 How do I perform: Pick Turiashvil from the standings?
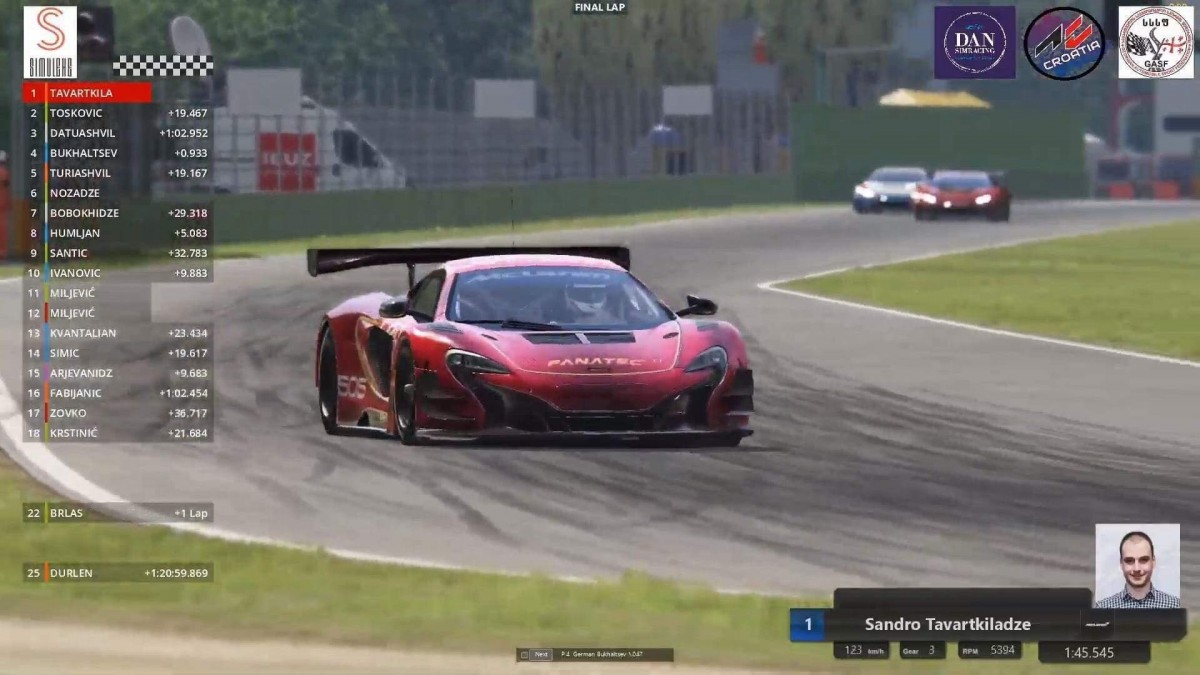pyautogui.click(x=118, y=173)
